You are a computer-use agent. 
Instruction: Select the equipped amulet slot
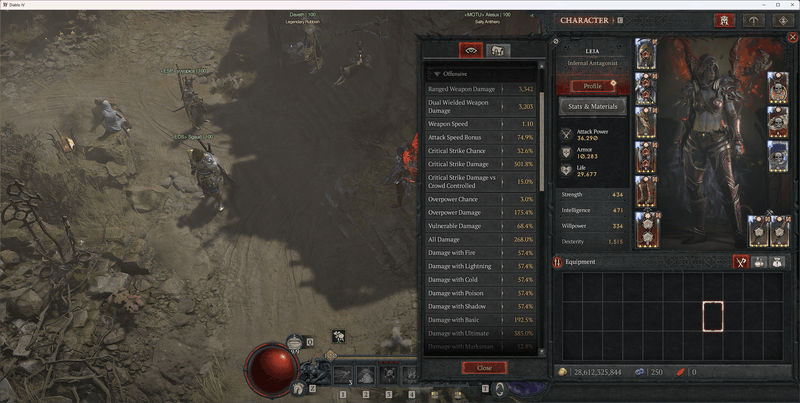(778, 87)
